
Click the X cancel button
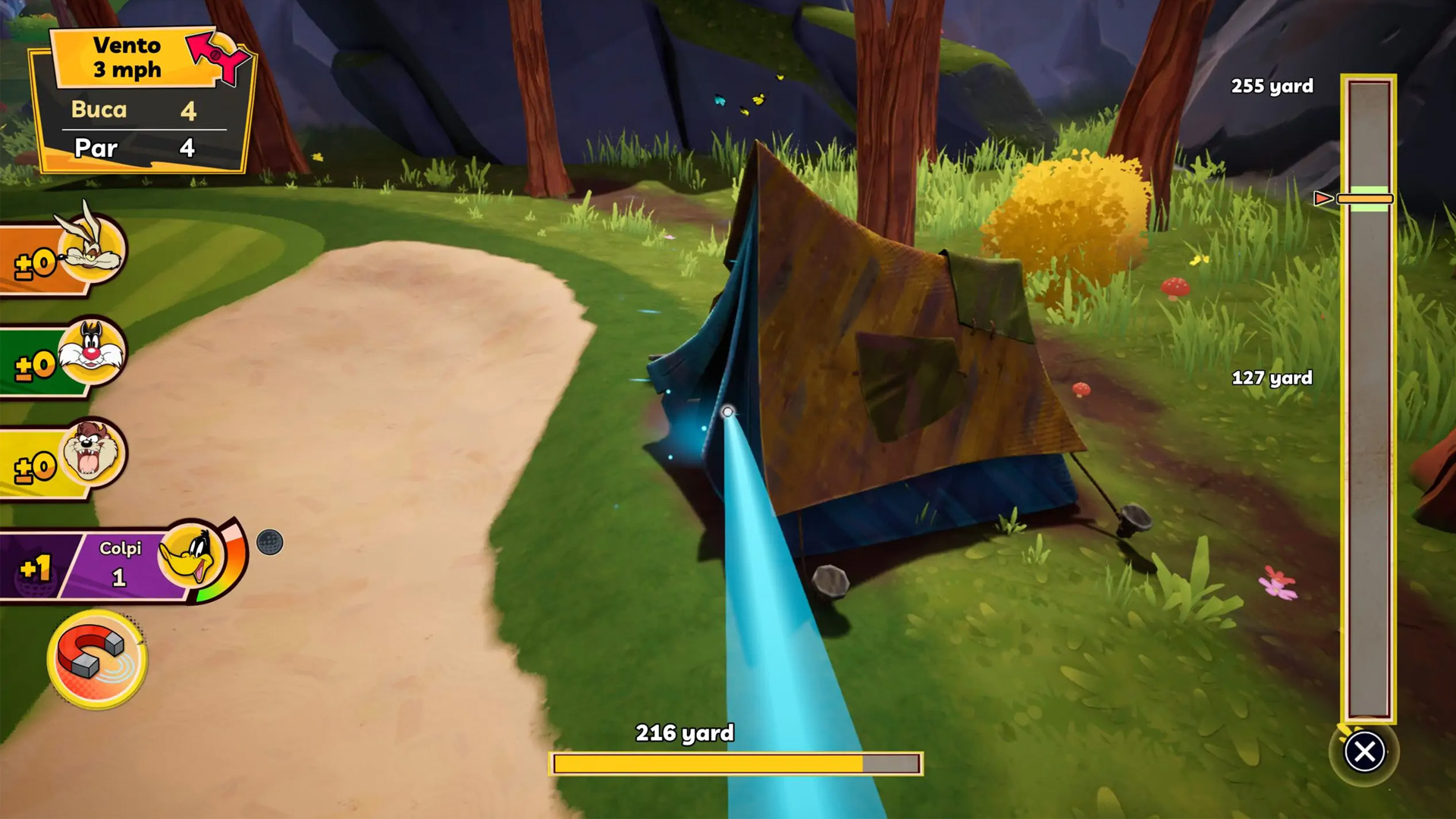point(1364,752)
